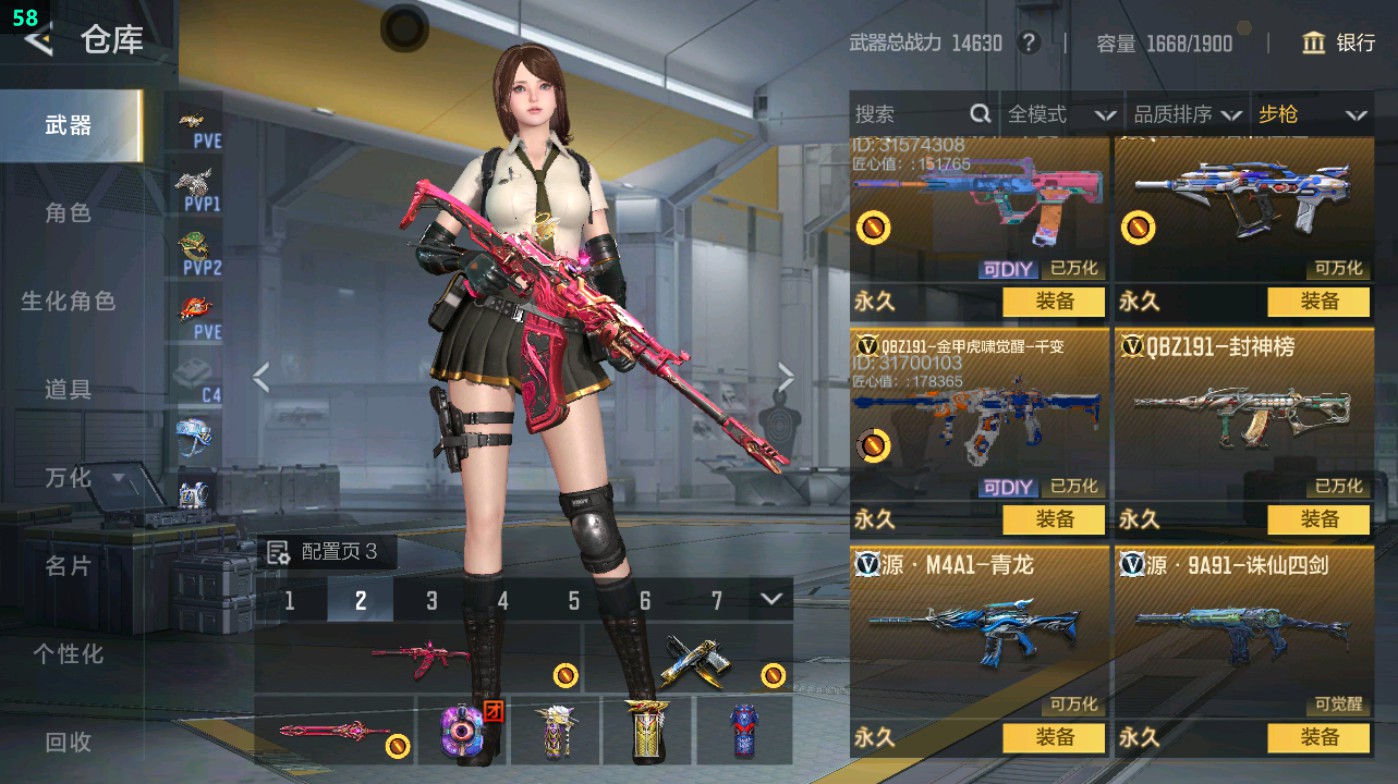Open the 品质排序 sort dropdown

[1188, 115]
